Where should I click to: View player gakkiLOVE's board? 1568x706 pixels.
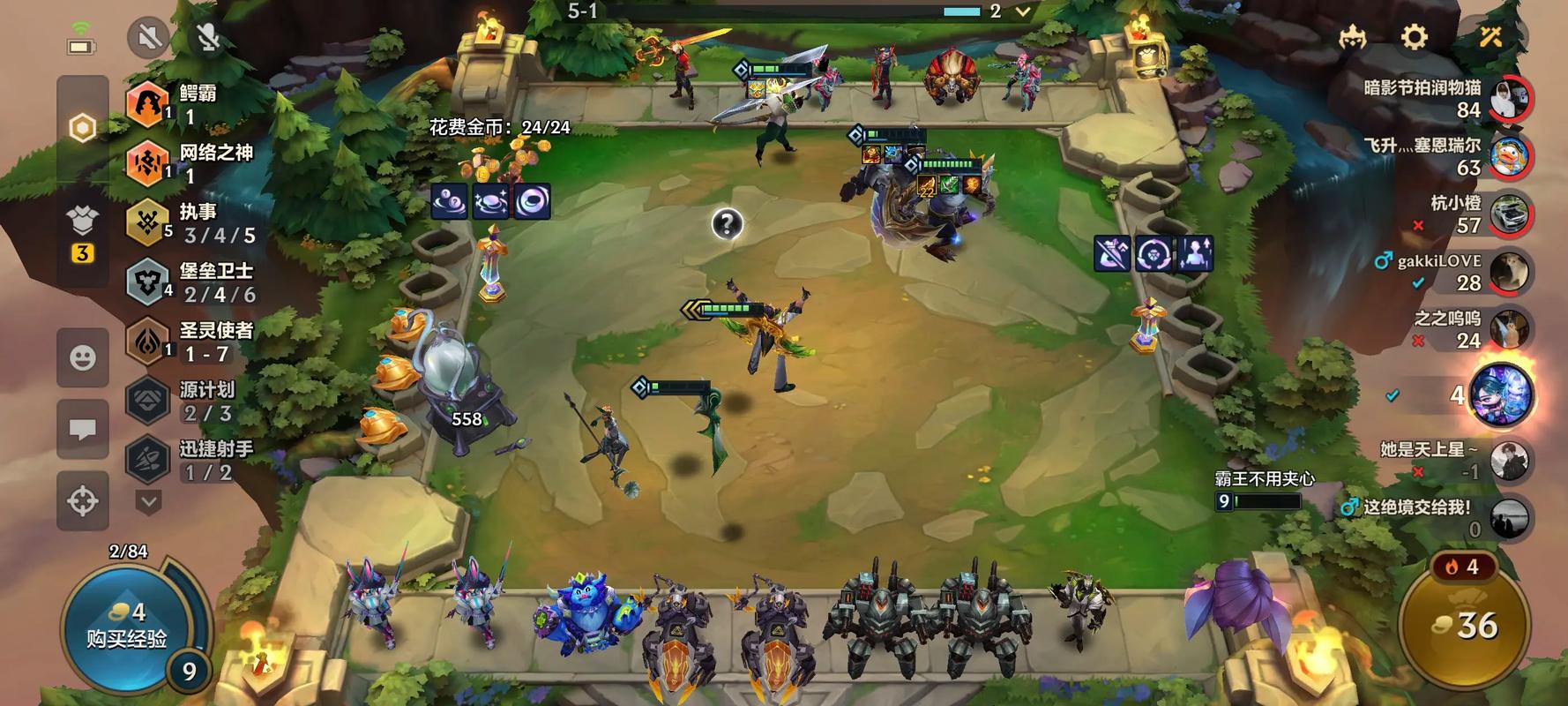(x=1508, y=273)
